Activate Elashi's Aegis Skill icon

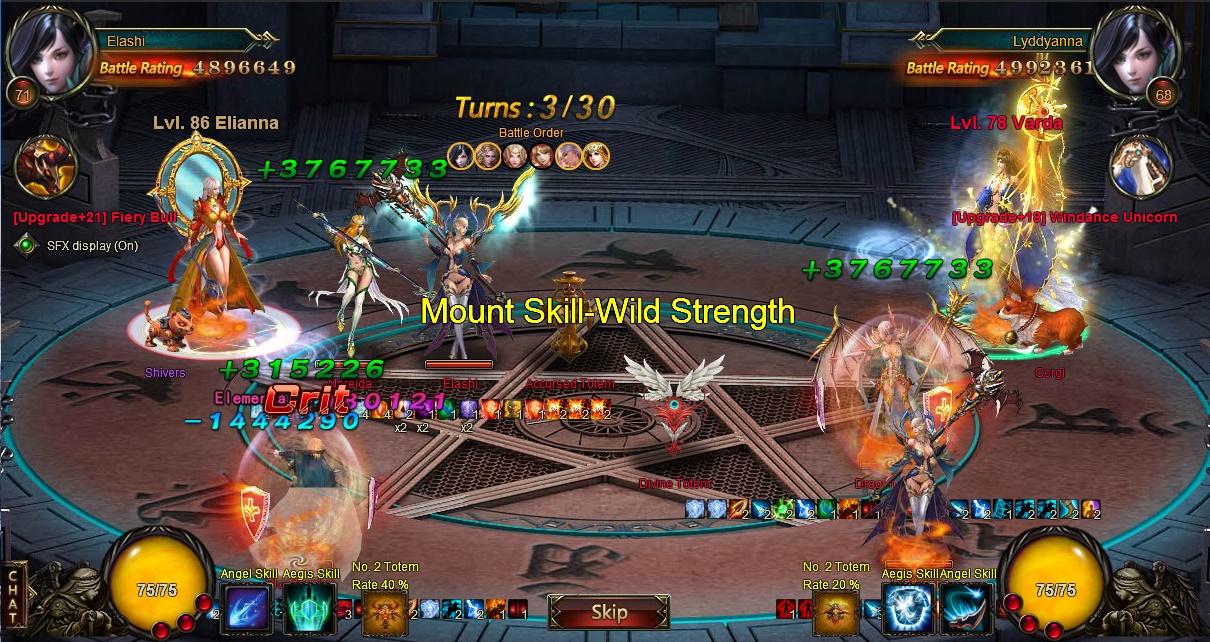pyautogui.click(x=309, y=607)
